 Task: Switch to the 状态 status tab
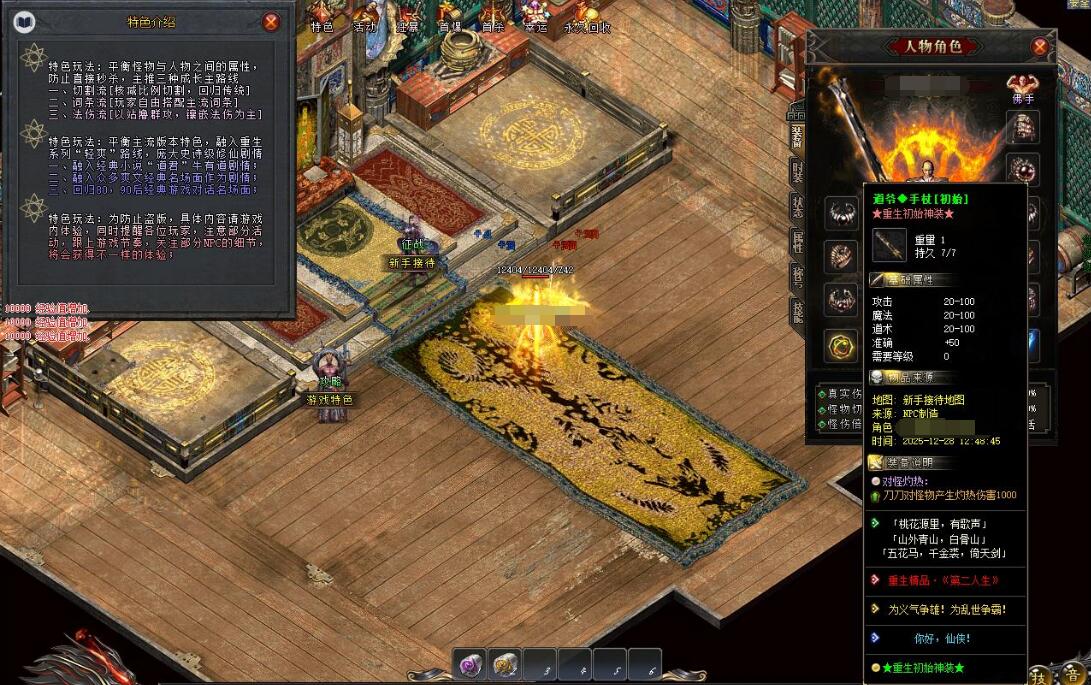click(797, 206)
